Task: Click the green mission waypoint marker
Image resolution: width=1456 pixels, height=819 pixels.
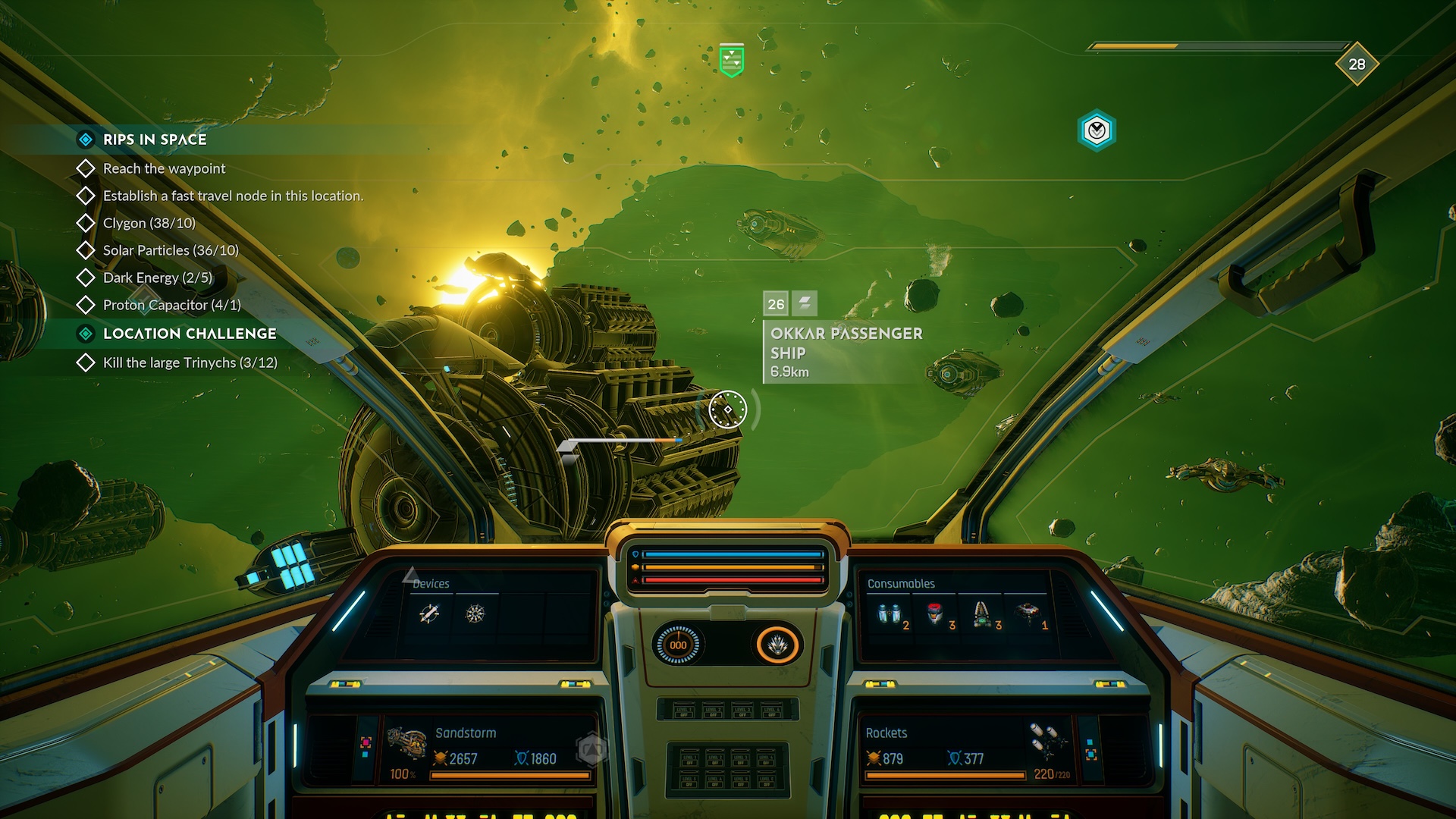Action: 731,60
